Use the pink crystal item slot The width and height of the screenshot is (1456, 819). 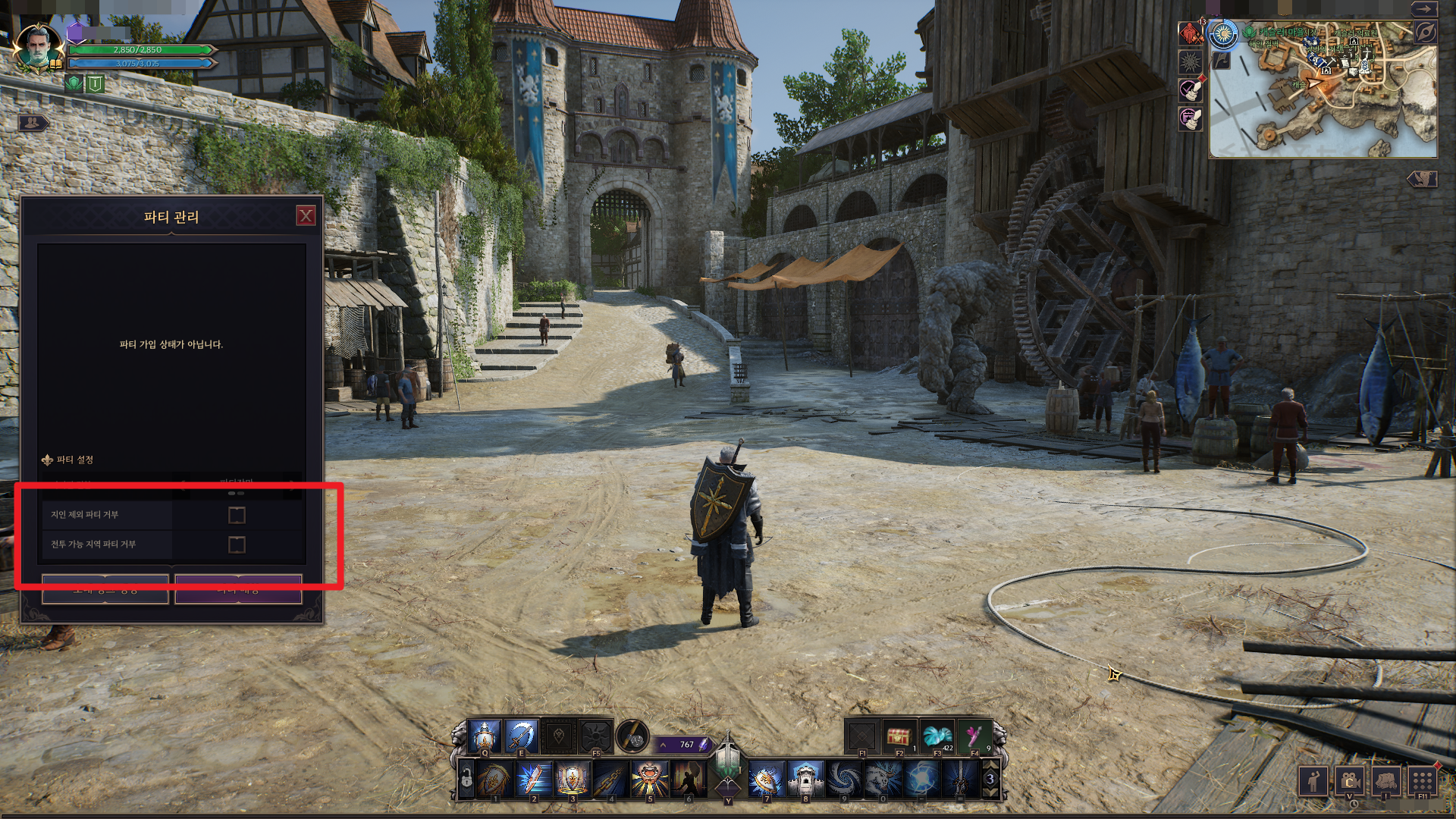pos(974,737)
